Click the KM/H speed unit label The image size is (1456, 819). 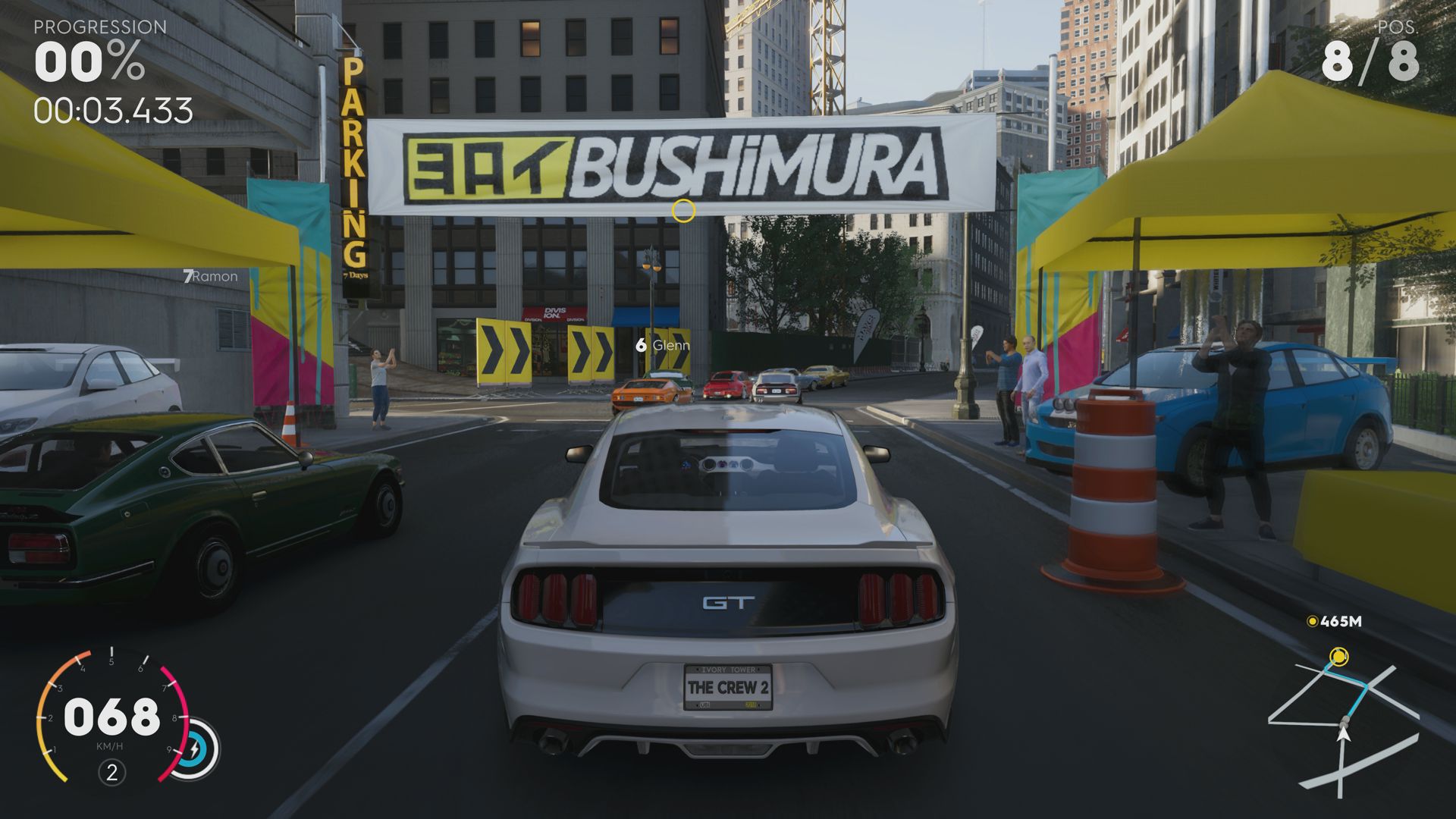(111, 745)
